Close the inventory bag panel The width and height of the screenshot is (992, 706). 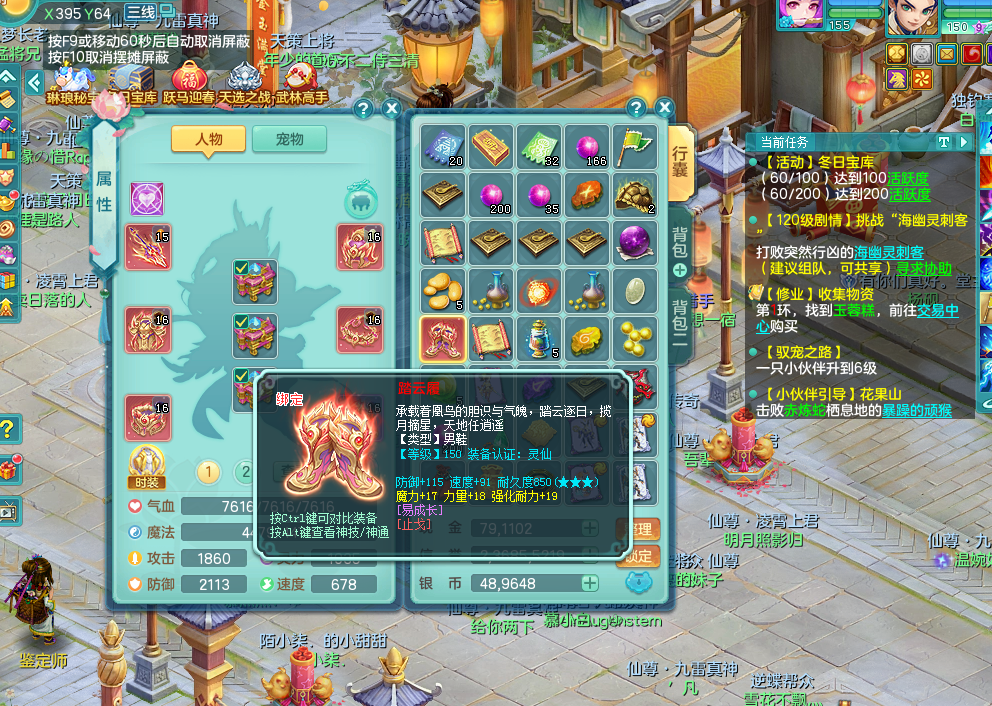coord(664,108)
